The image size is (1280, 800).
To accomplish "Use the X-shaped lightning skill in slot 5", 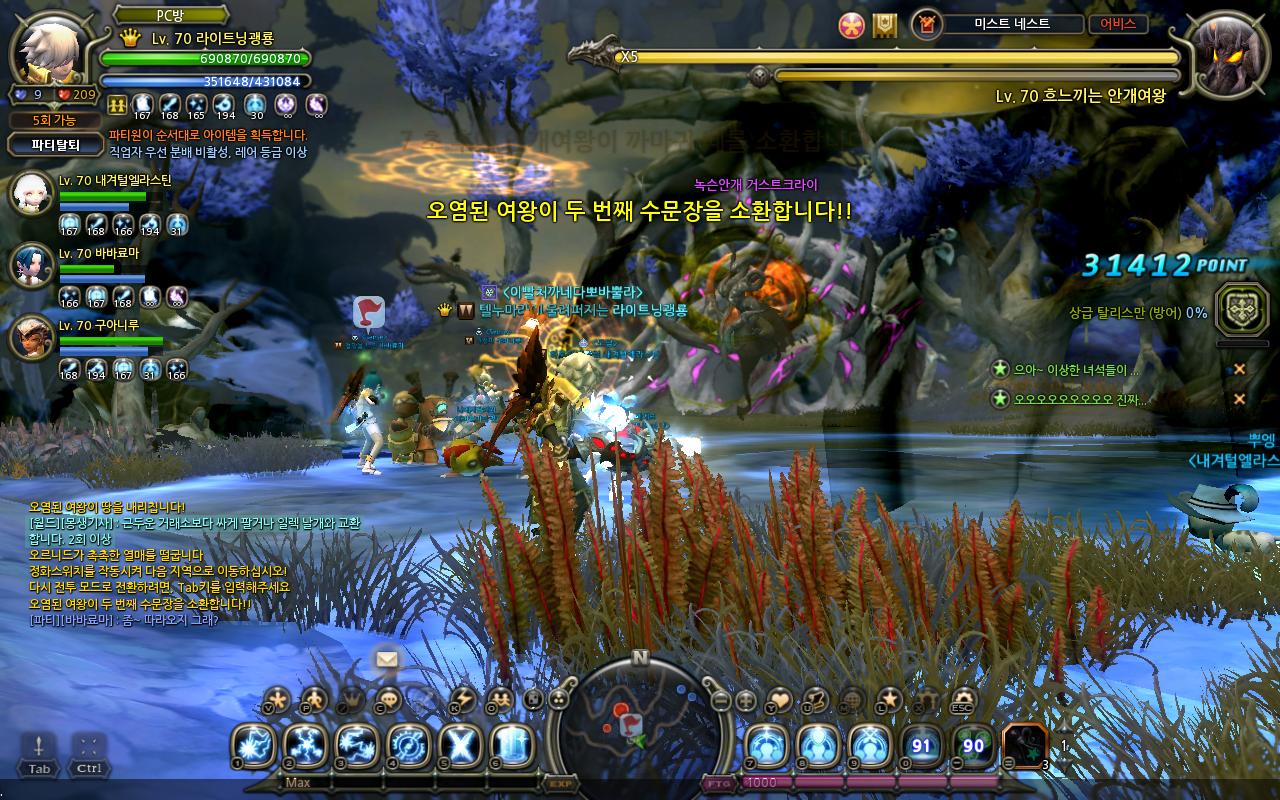I will (x=460, y=745).
